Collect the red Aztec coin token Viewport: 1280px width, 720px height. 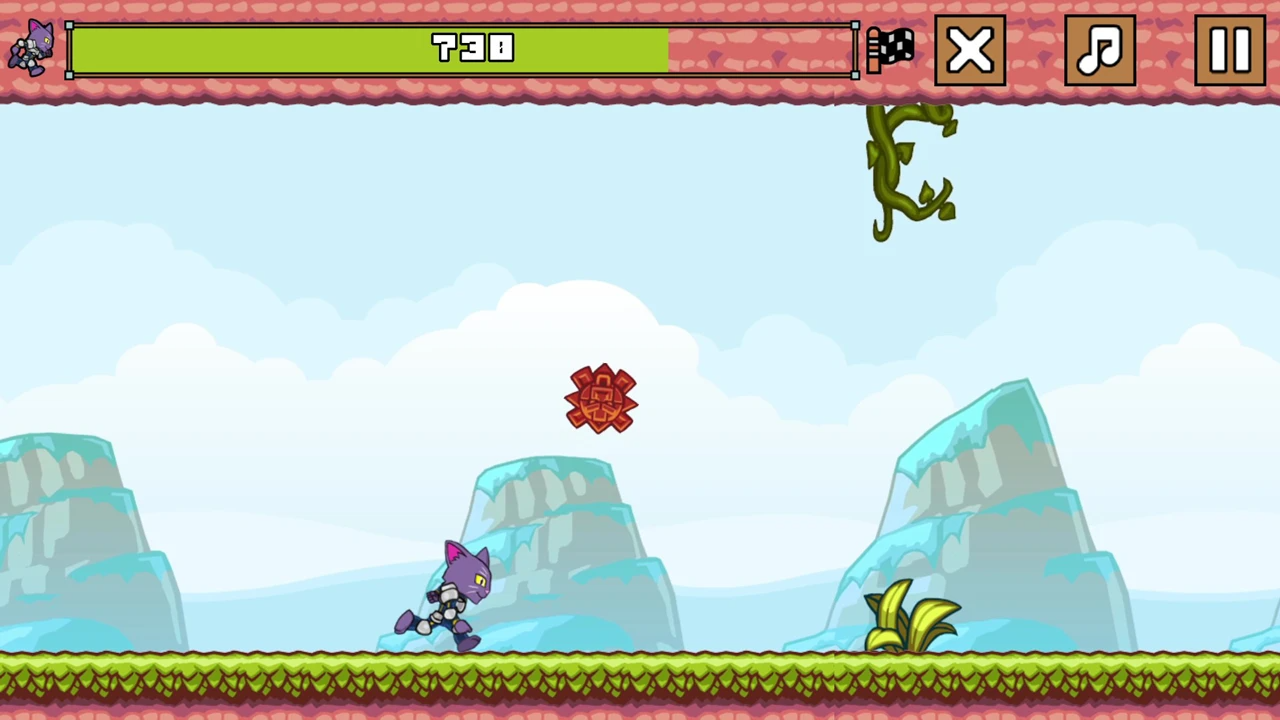coord(601,398)
